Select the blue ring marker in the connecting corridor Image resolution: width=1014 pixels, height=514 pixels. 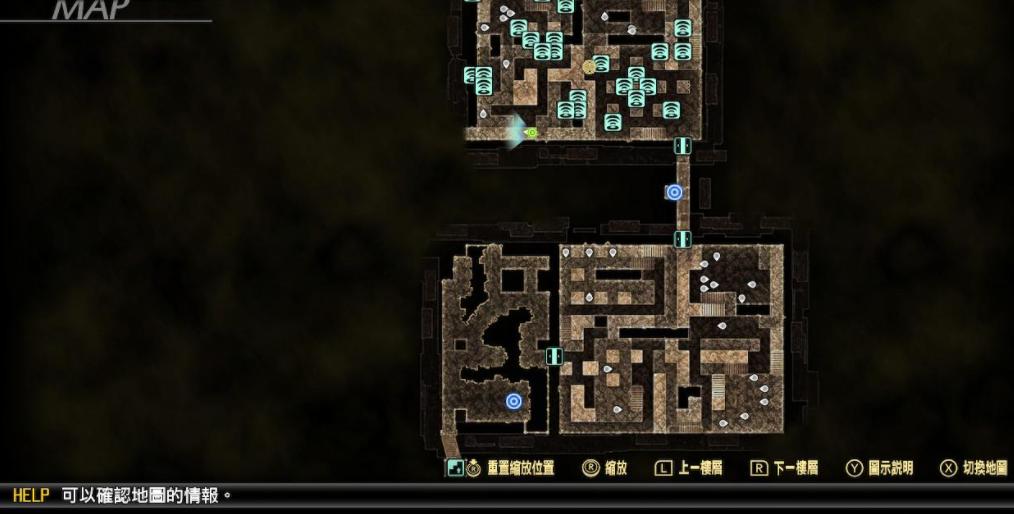tap(674, 192)
